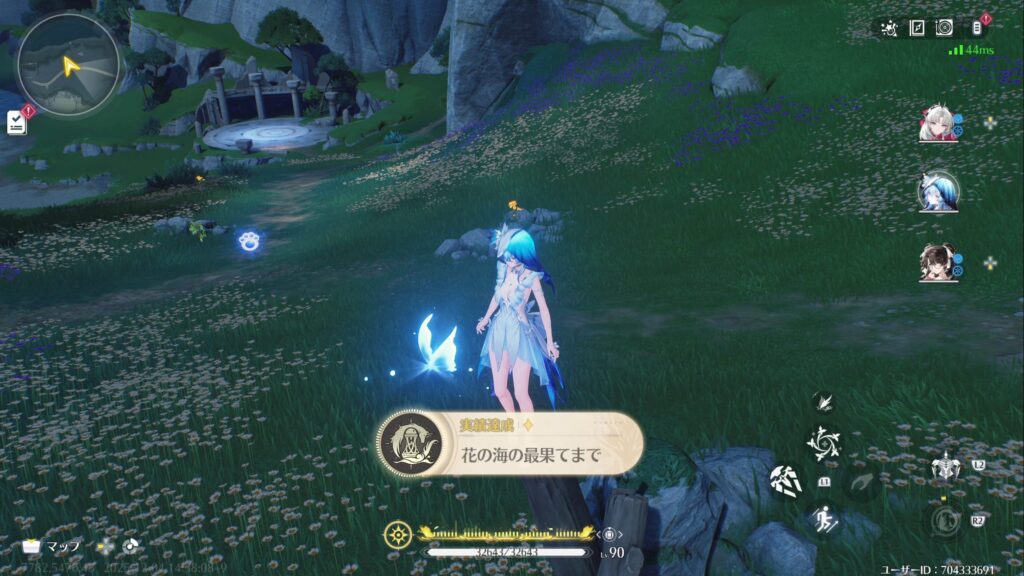Use the small feather dart skill icon
1024x576 pixels.
click(825, 402)
